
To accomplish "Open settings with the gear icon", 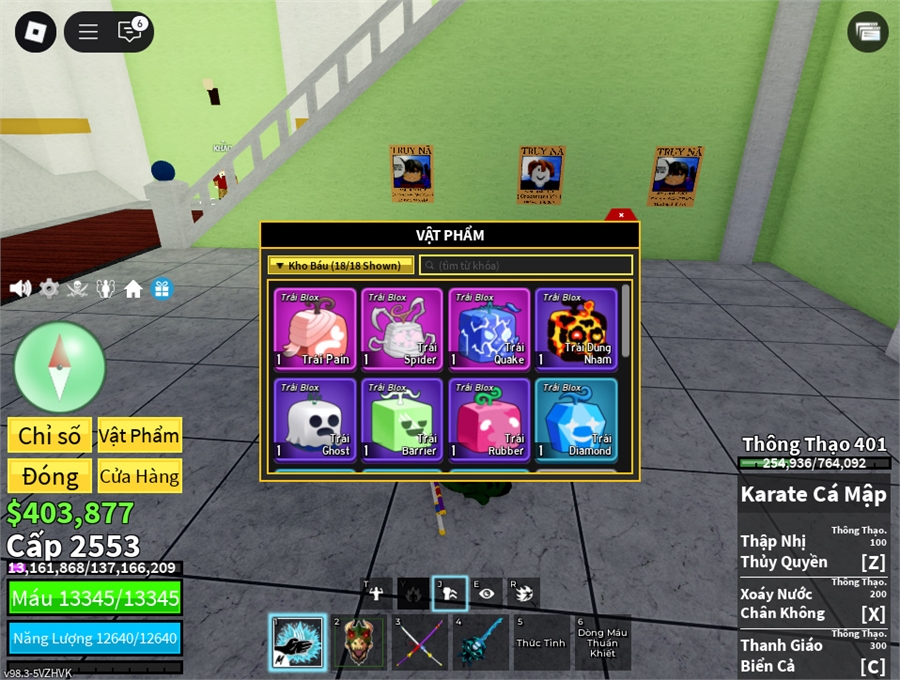I will (x=49, y=289).
